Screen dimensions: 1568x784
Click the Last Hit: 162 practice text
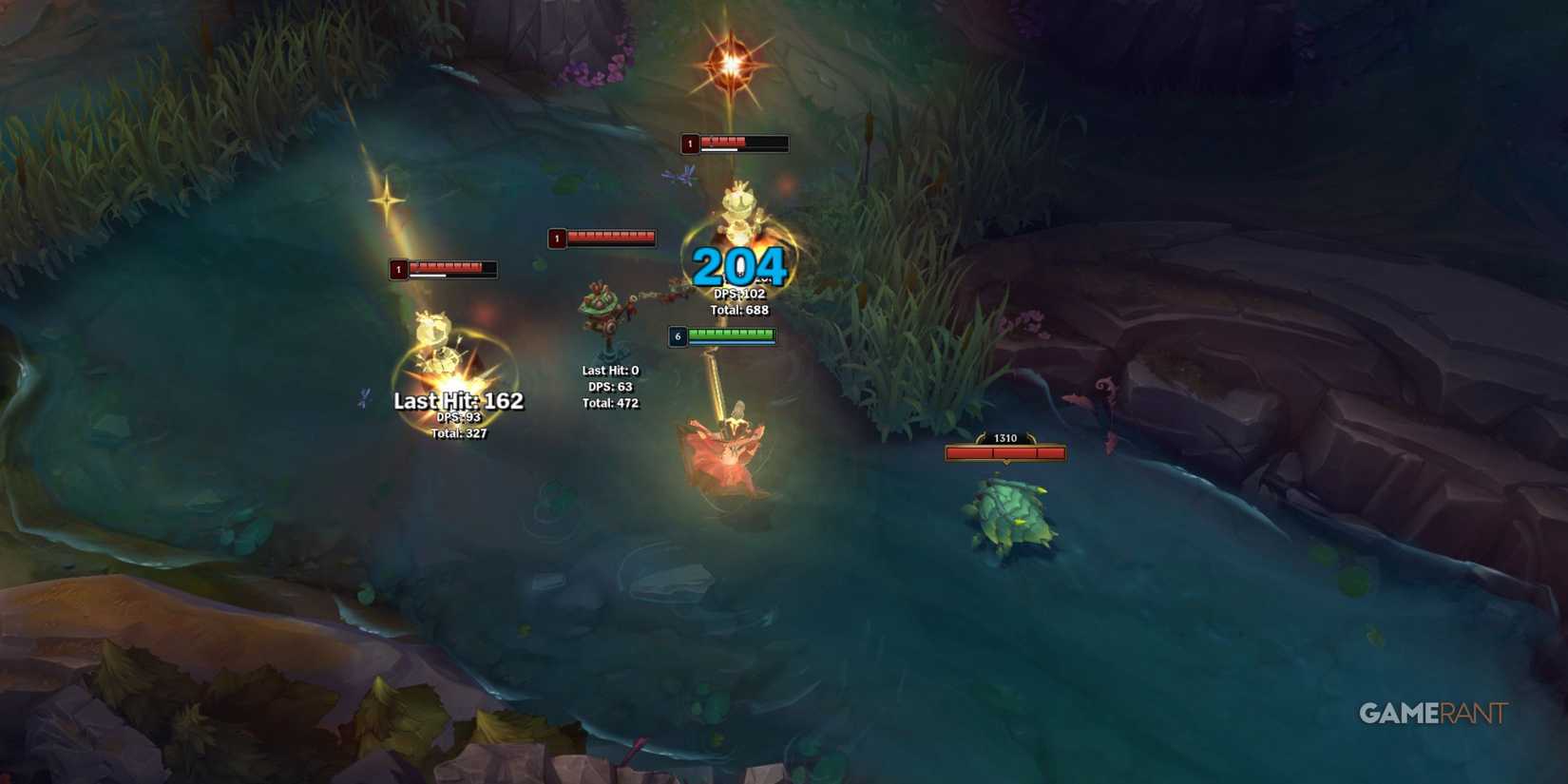click(457, 401)
